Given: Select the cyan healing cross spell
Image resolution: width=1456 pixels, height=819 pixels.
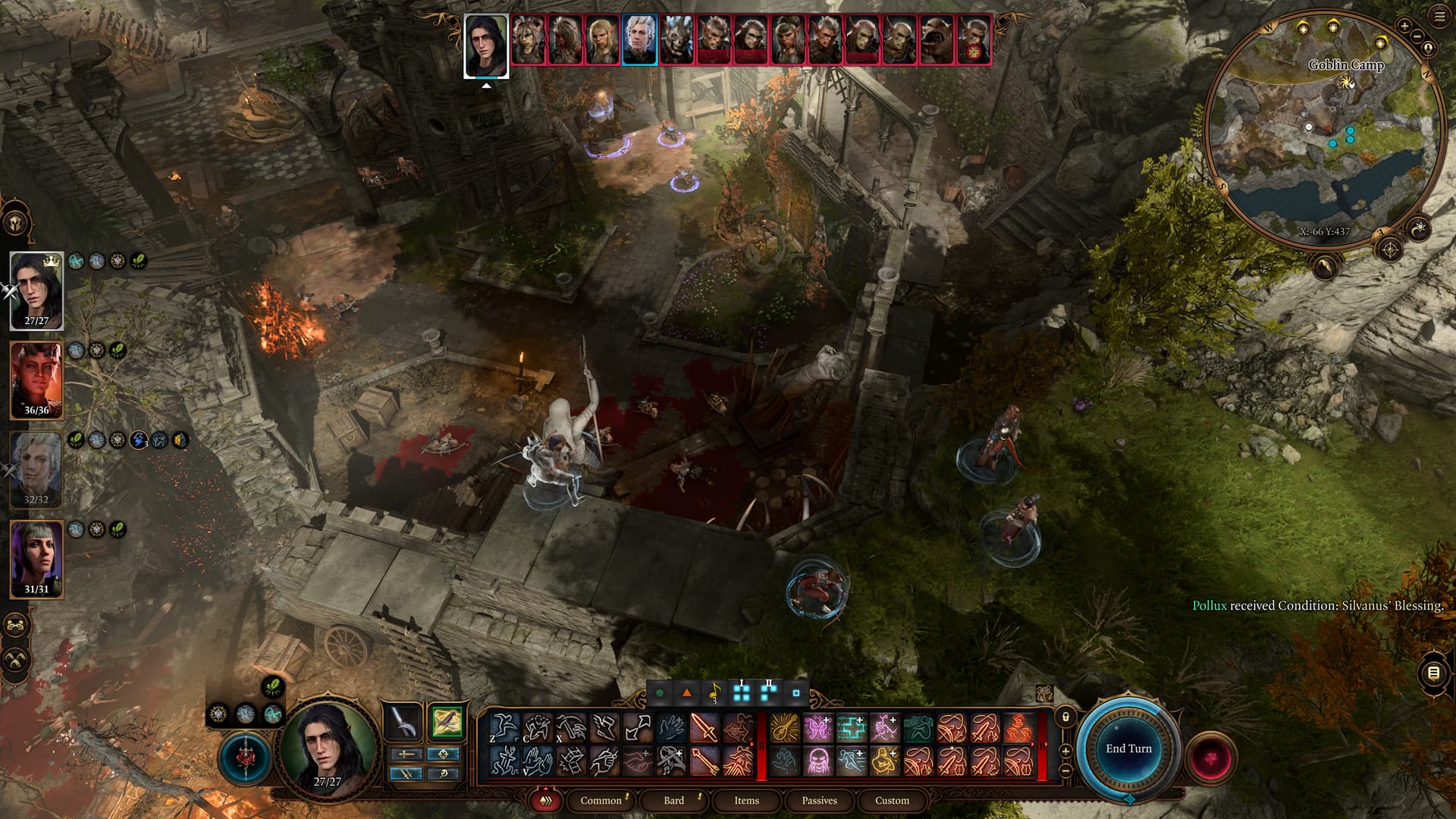Looking at the screenshot, I should coord(851,729).
